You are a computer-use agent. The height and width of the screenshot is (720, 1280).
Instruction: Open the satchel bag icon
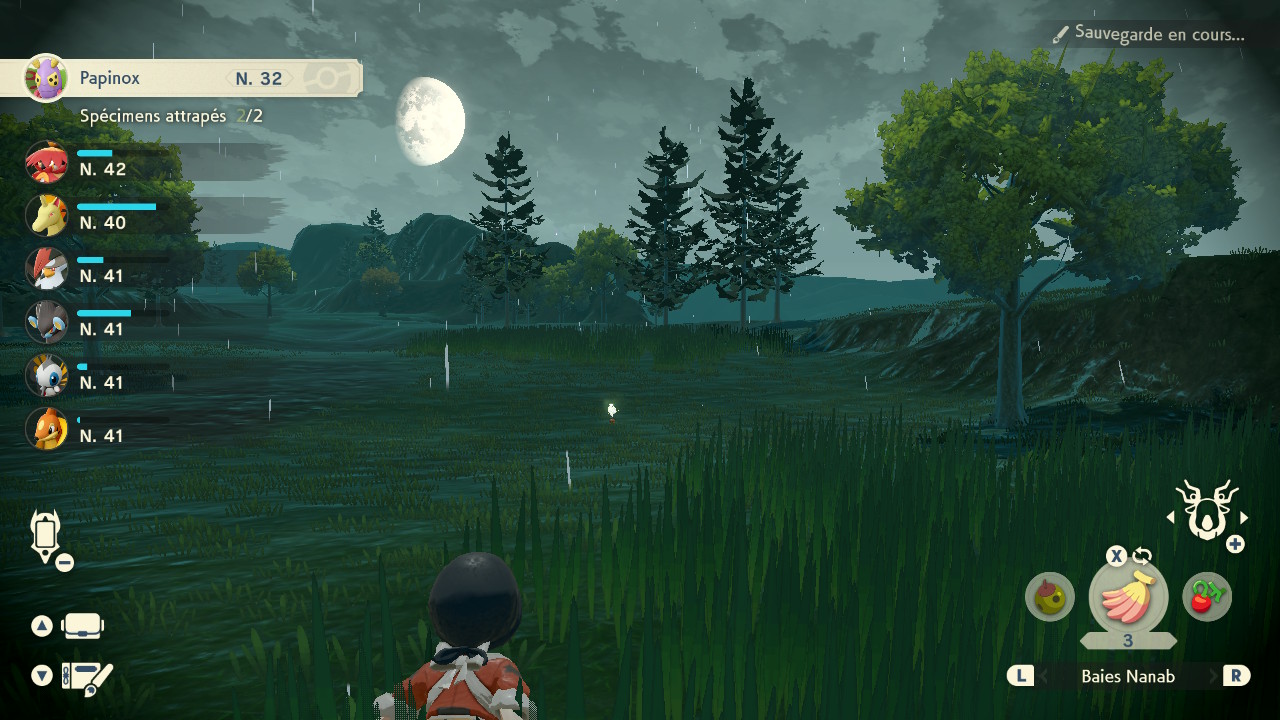(83, 627)
